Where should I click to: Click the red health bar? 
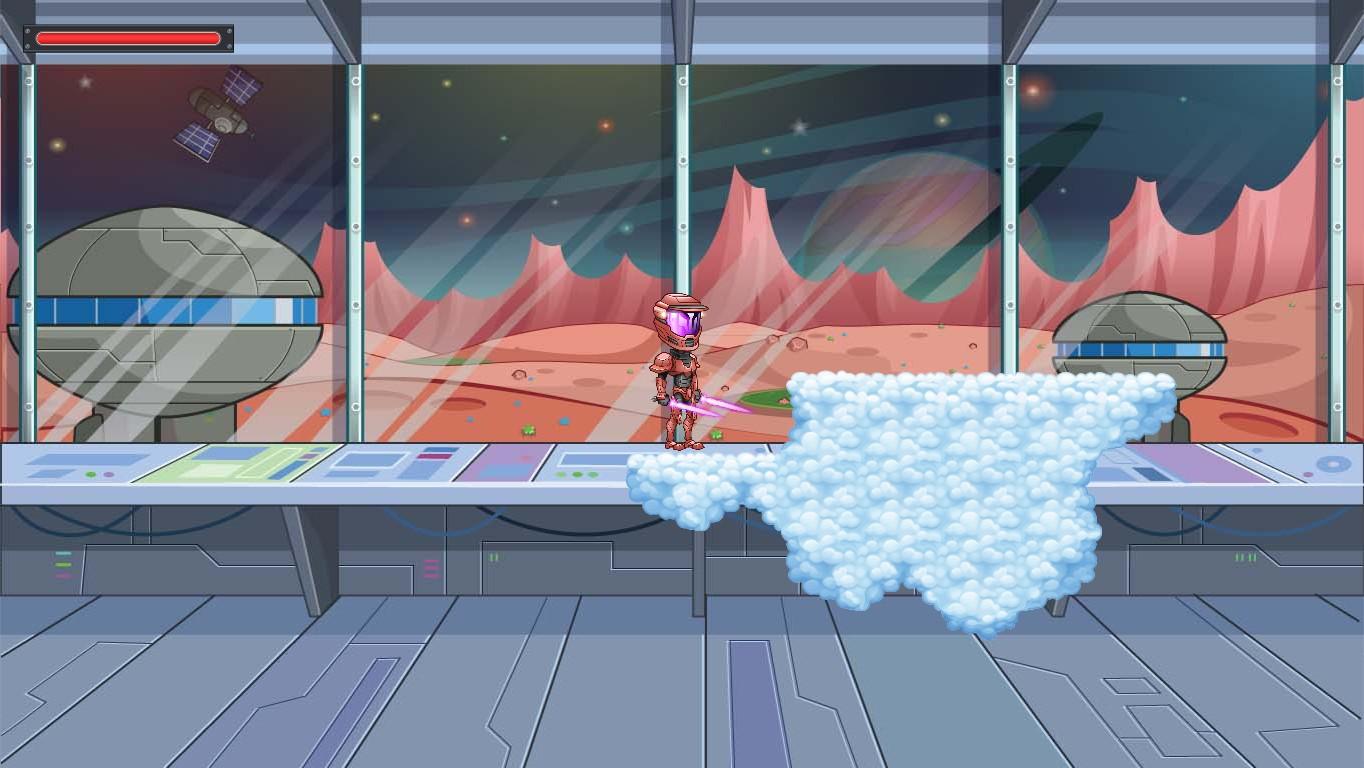[x=127, y=38]
